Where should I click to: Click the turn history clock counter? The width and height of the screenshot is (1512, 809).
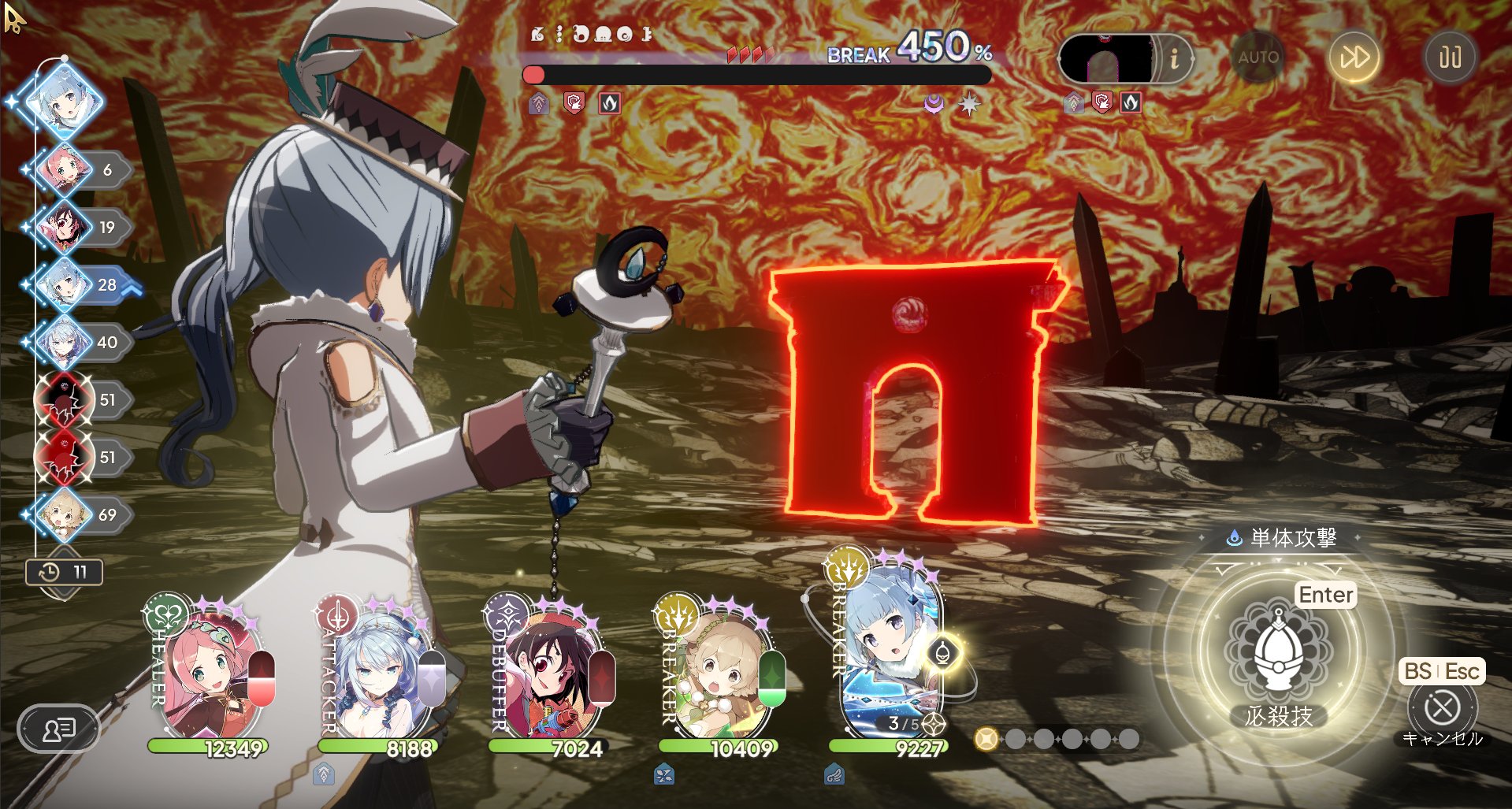pos(64,572)
